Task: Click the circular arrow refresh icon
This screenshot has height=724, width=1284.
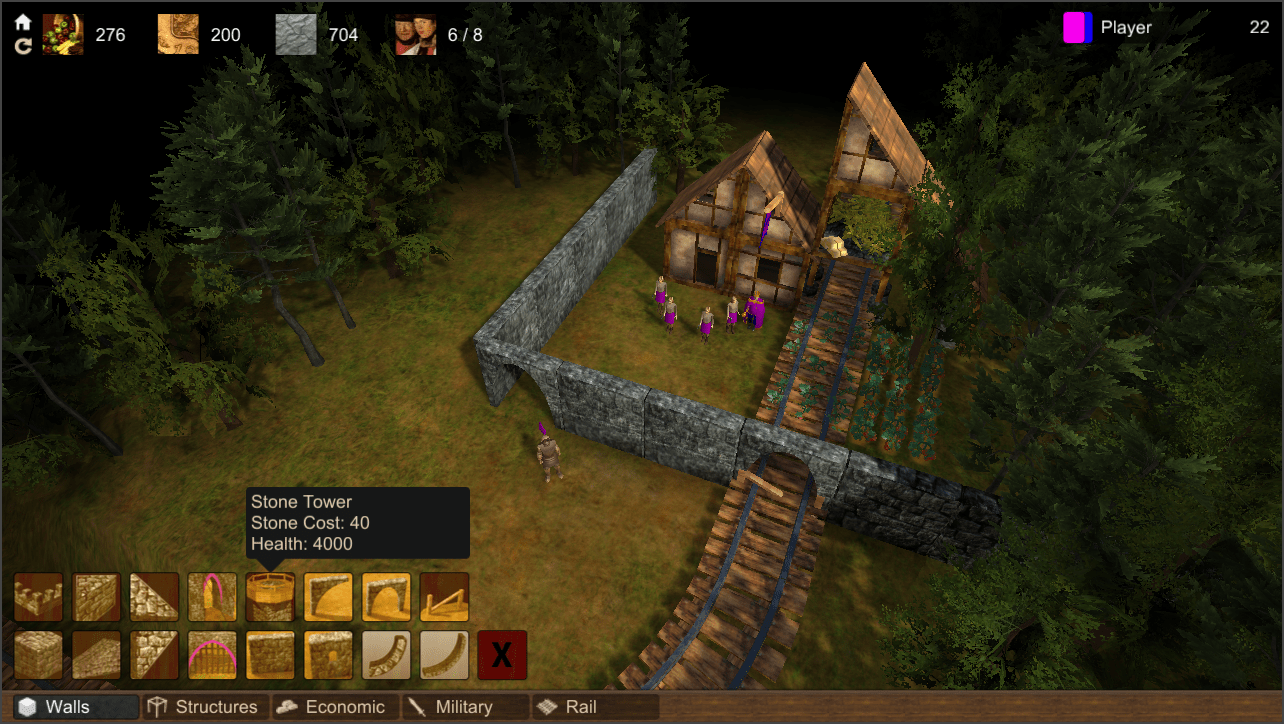Action: (x=23, y=45)
